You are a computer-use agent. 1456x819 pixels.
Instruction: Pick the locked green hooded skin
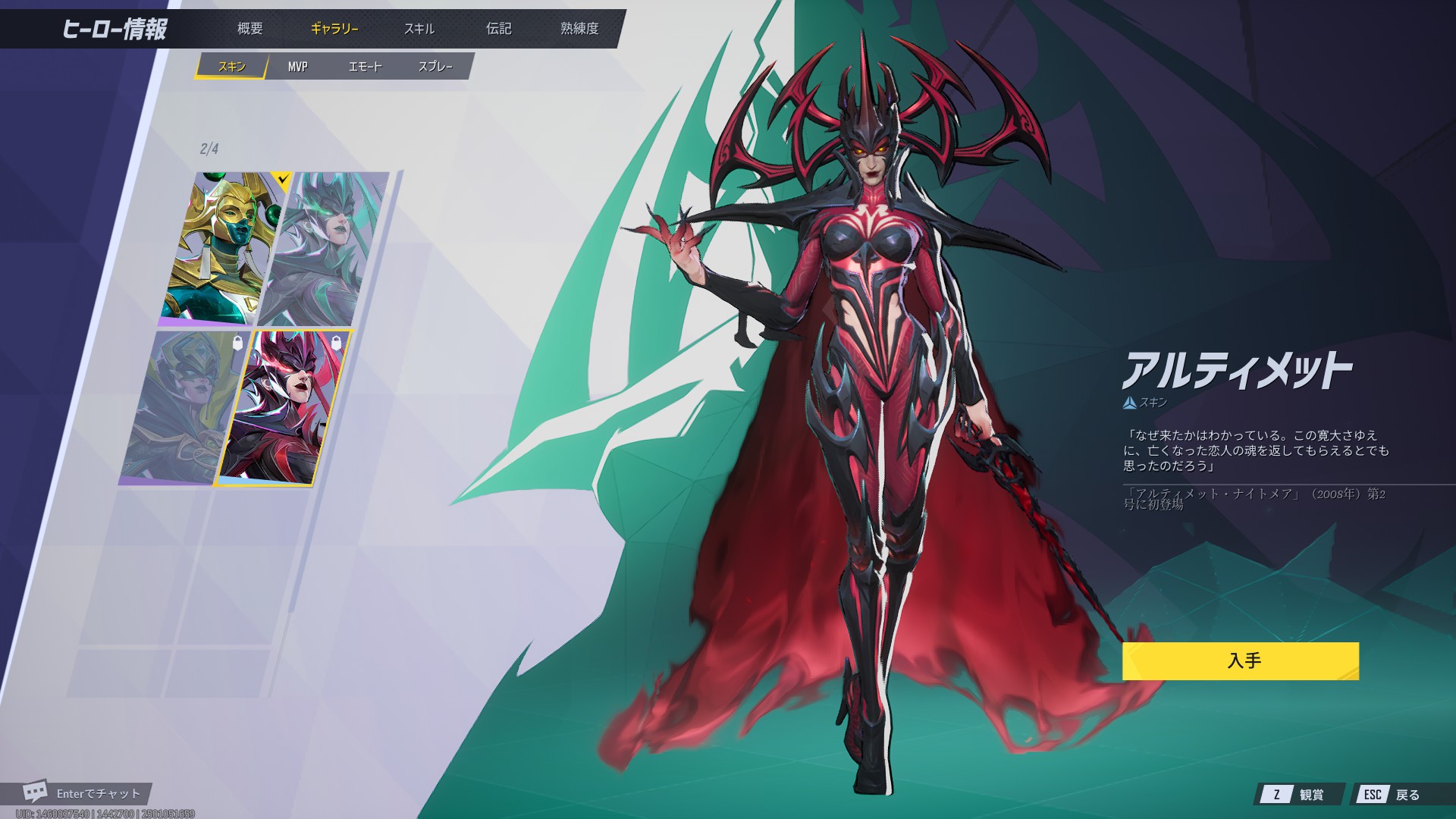coord(182,406)
